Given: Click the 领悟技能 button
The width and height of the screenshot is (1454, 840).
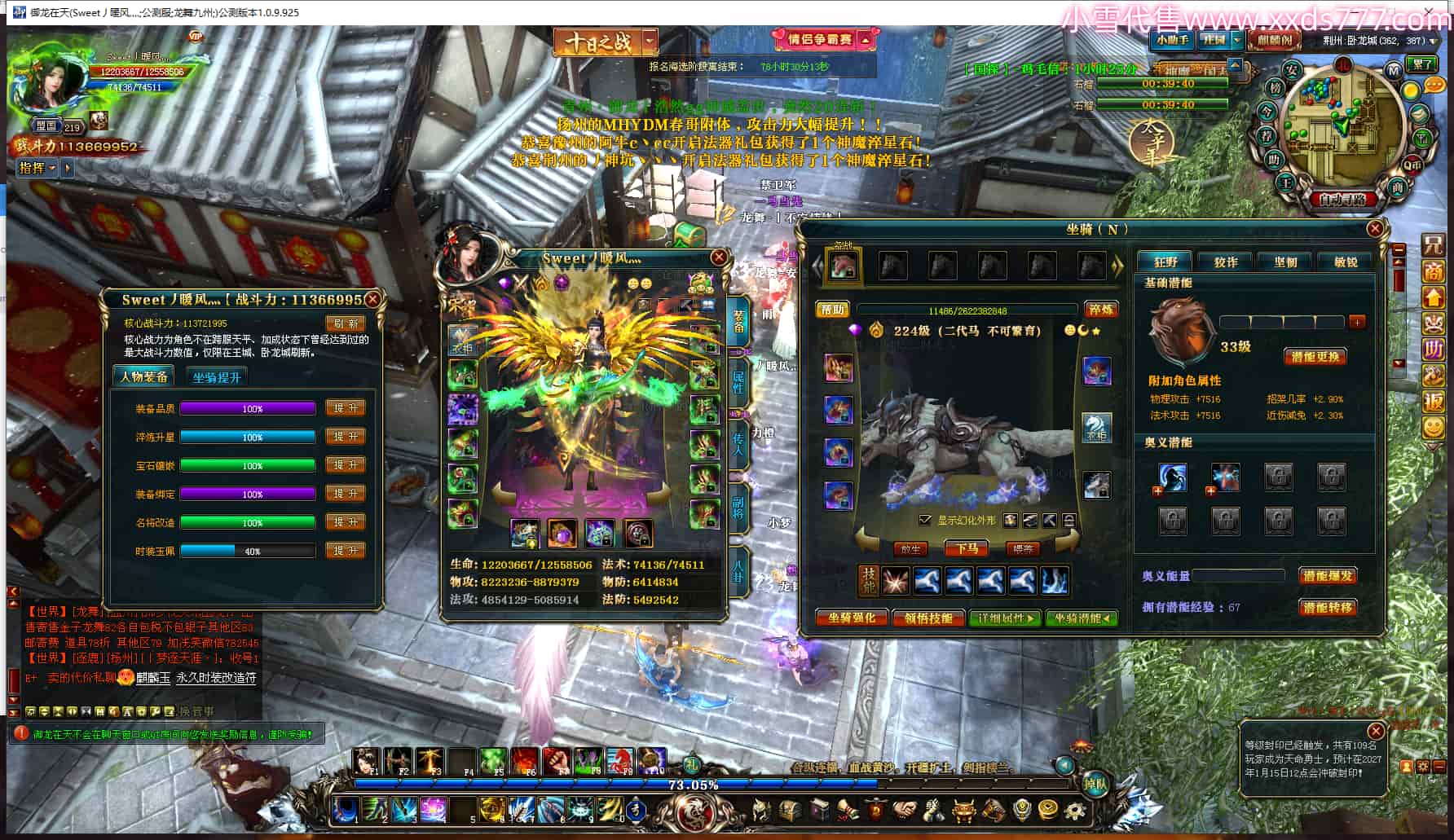Looking at the screenshot, I should pyautogui.click(x=928, y=618).
